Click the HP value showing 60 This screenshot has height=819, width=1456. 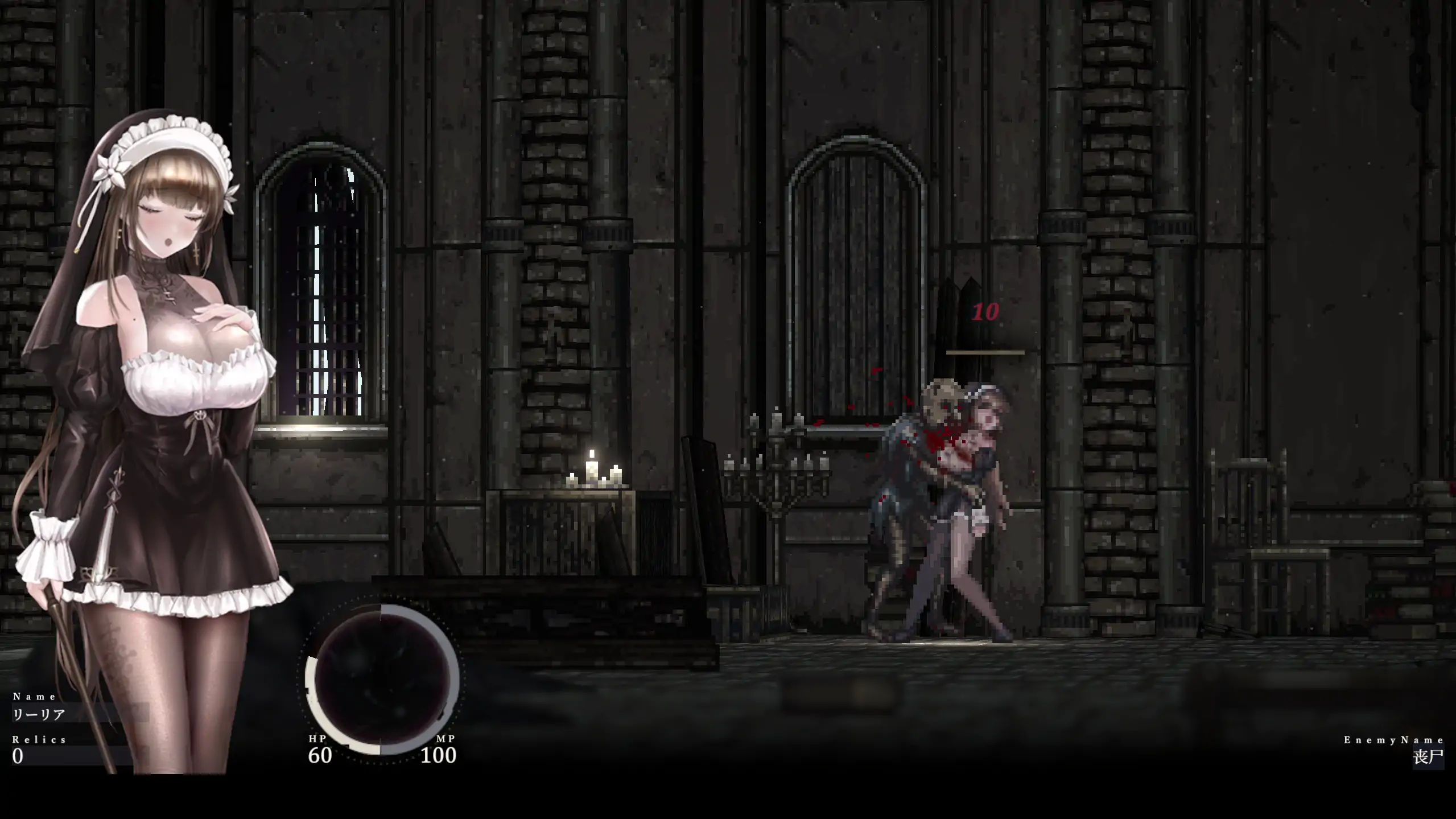pyautogui.click(x=320, y=757)
